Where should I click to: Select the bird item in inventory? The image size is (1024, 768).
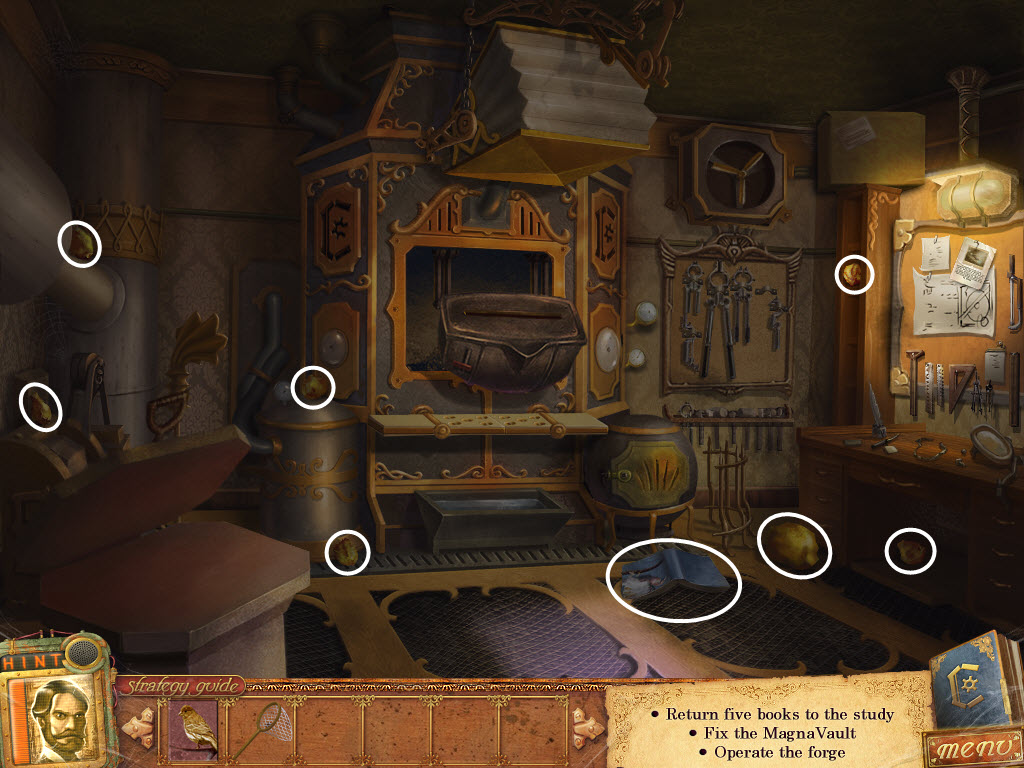(198, 728)
